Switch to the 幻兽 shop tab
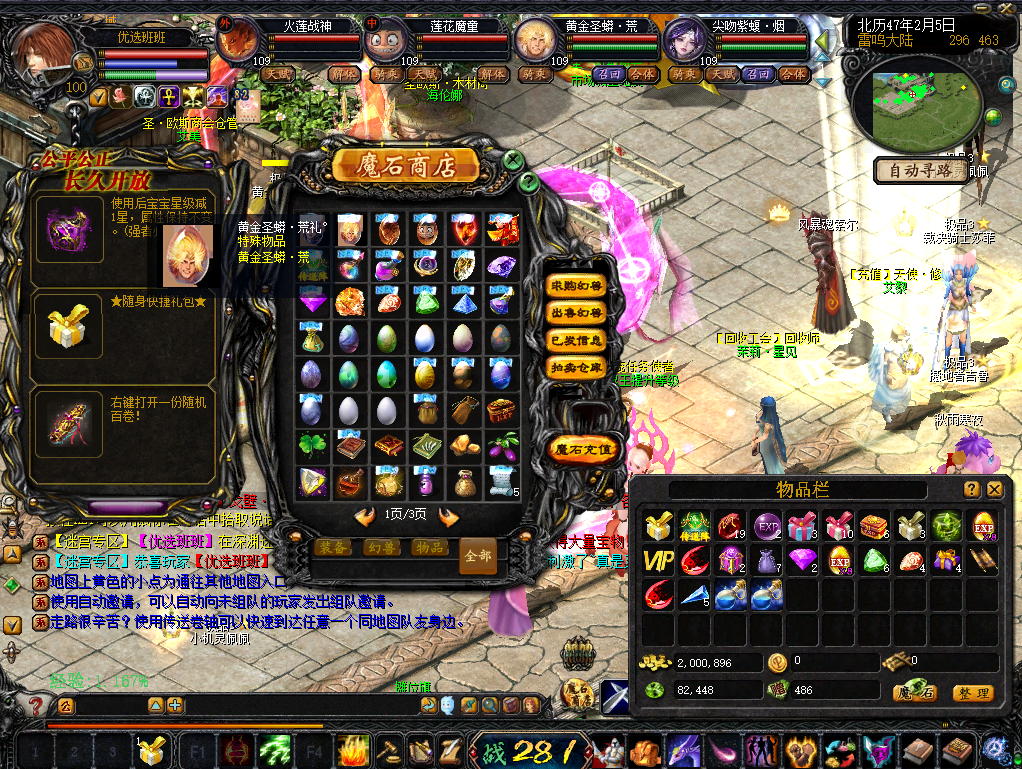Image resolution: width=1022 pixels, height=769 pixels. [381, 547]
